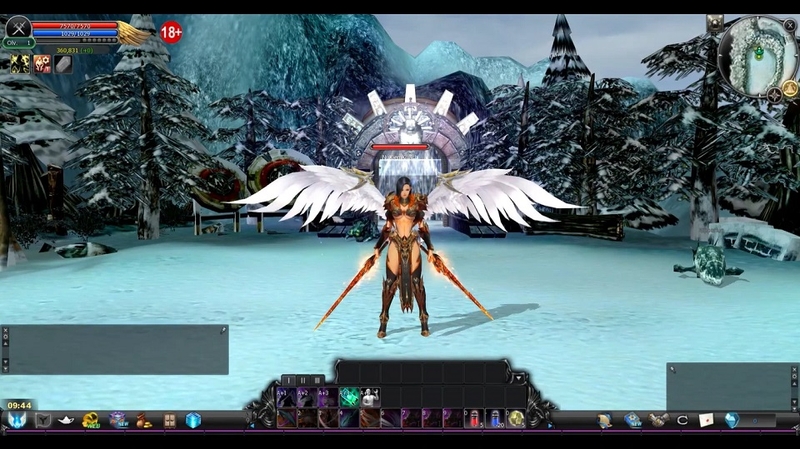The image size is (800, 449).
Task: Use the blue mana potion slot
Action: pyautogui.click(x=495, y=418)
